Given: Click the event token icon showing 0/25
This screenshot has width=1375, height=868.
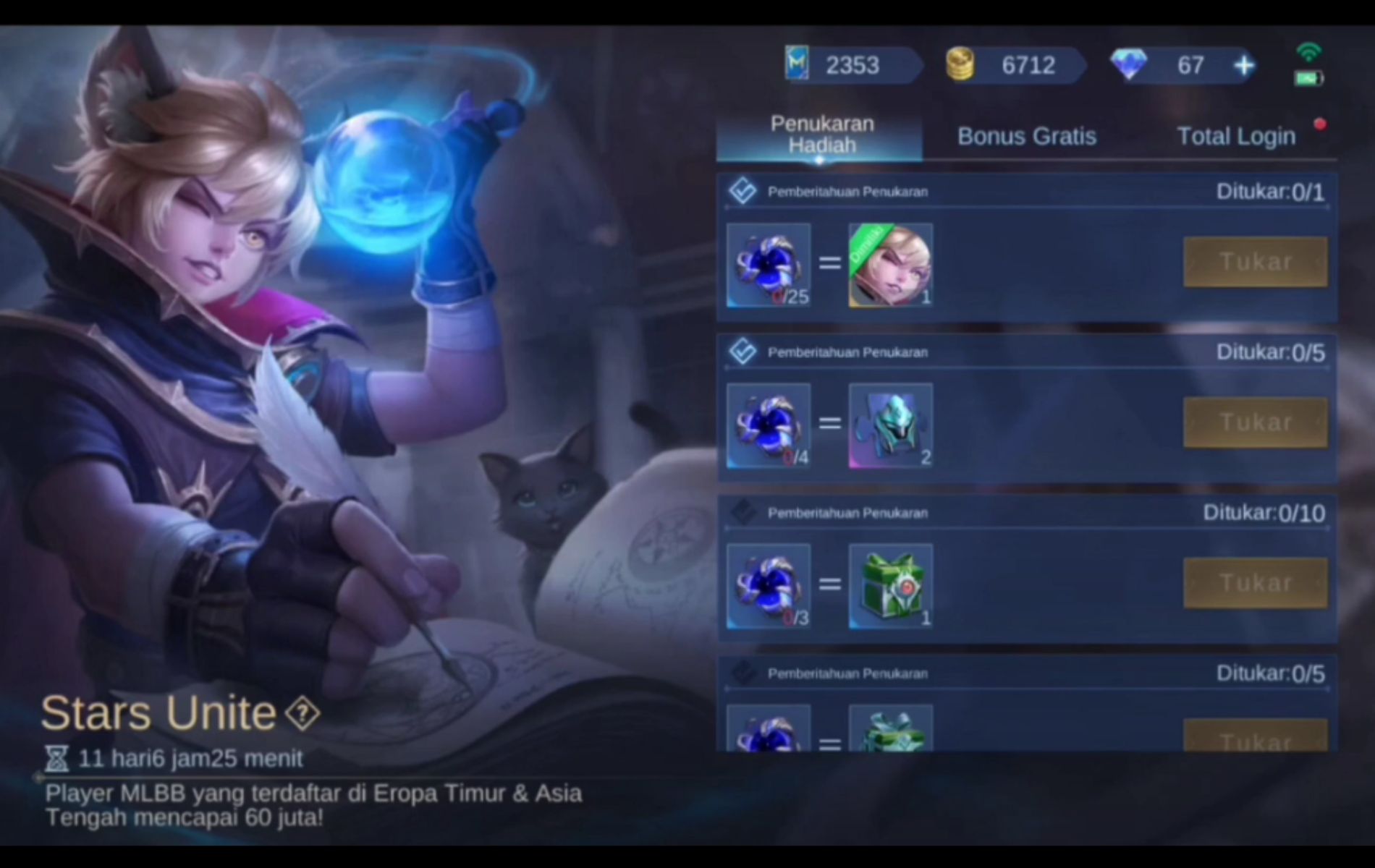Looking at the screenshot, I should pyautogui.click(x=770, y=266).
